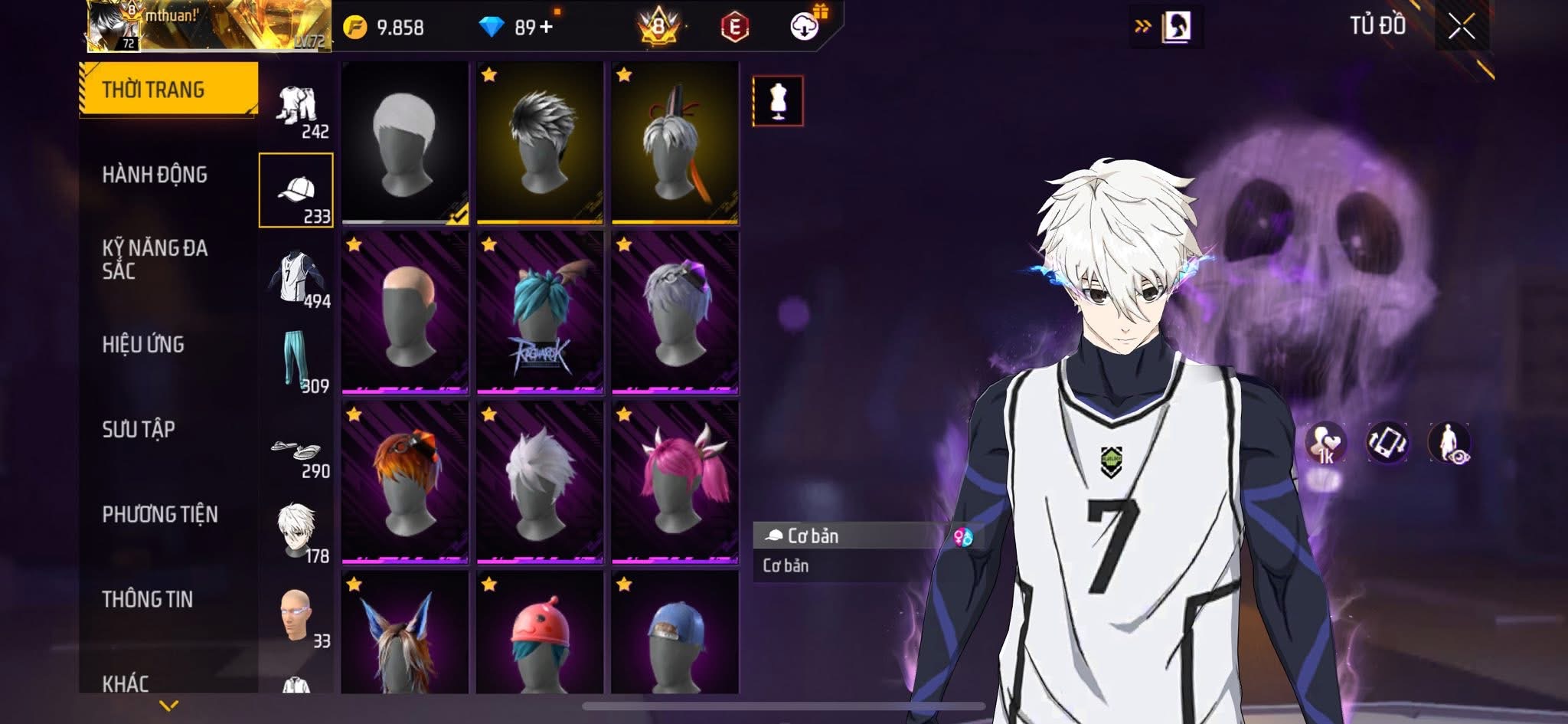Equip the pink pigtails hairstyle

click(675, 480)
